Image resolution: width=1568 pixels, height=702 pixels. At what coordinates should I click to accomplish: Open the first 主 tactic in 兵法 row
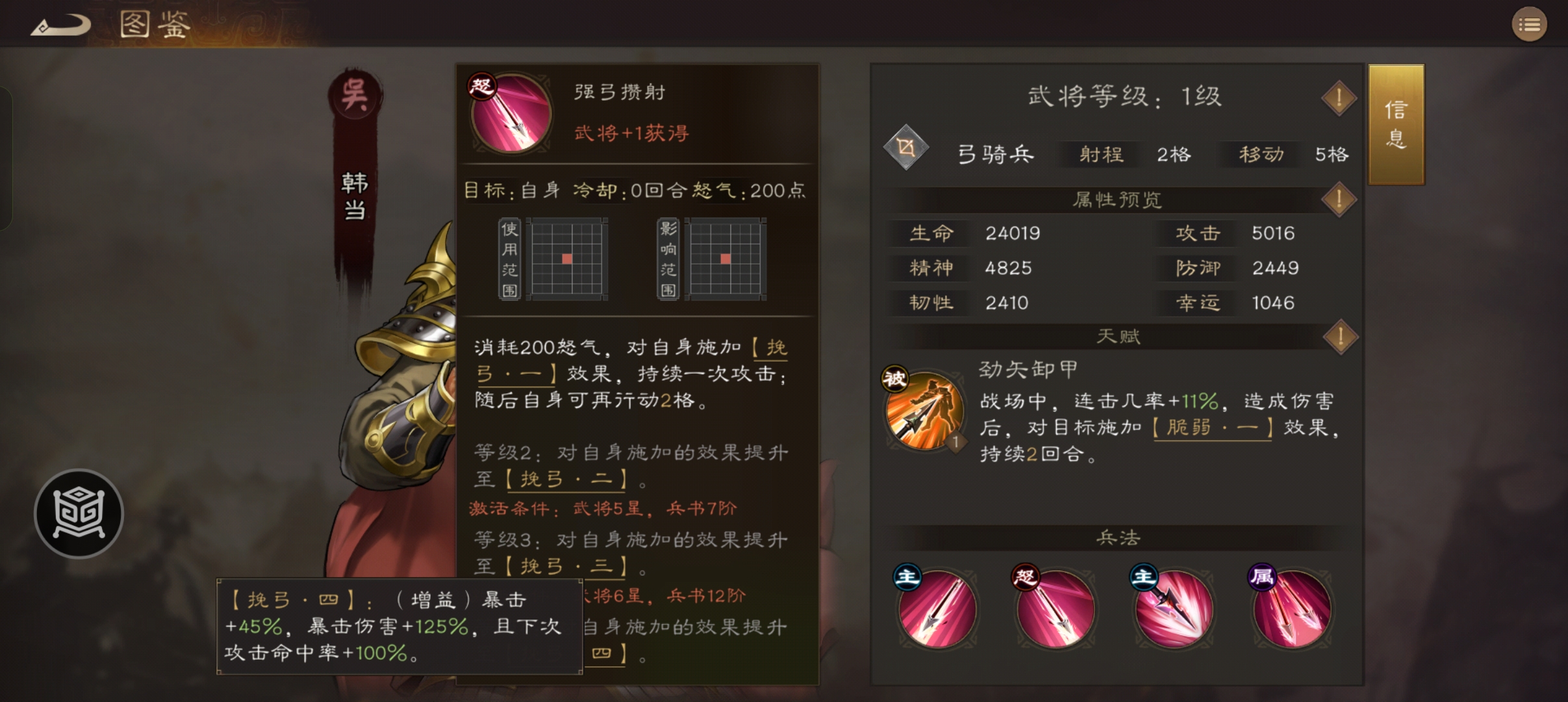[x=935, y=608]
